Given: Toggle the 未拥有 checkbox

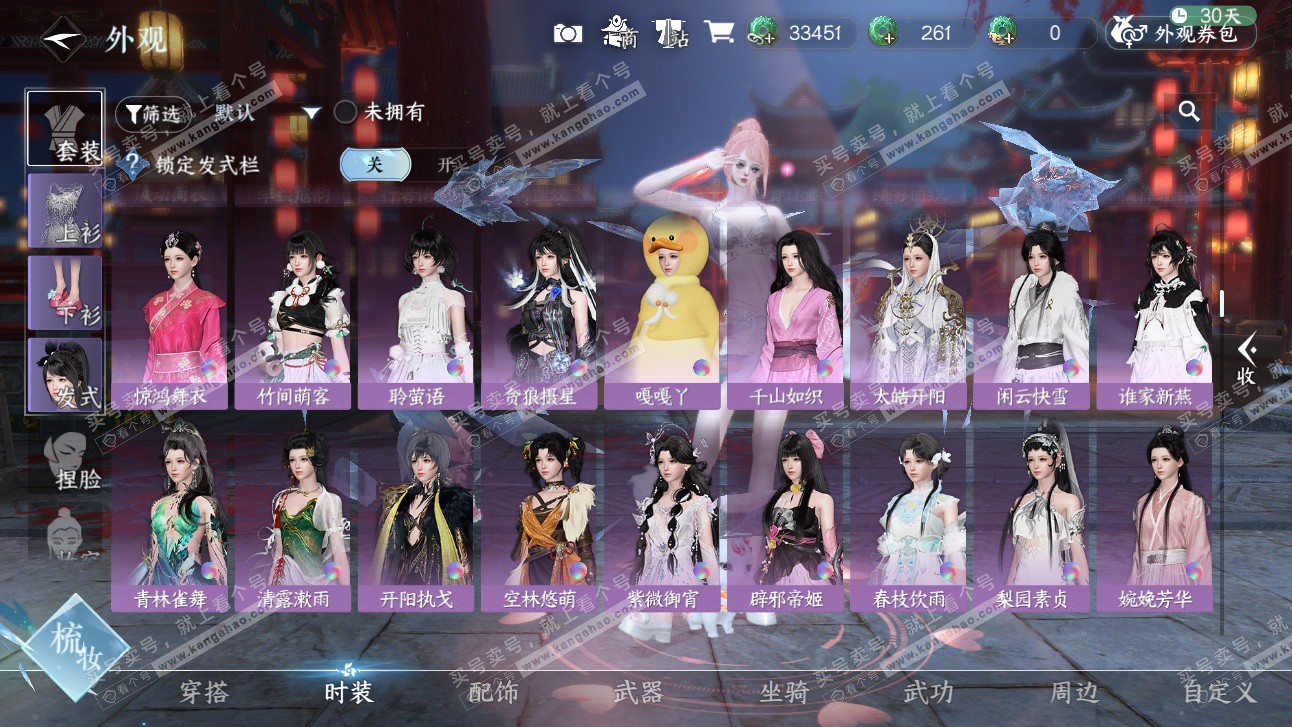Looking at the screenshot, I should (345, 112).
